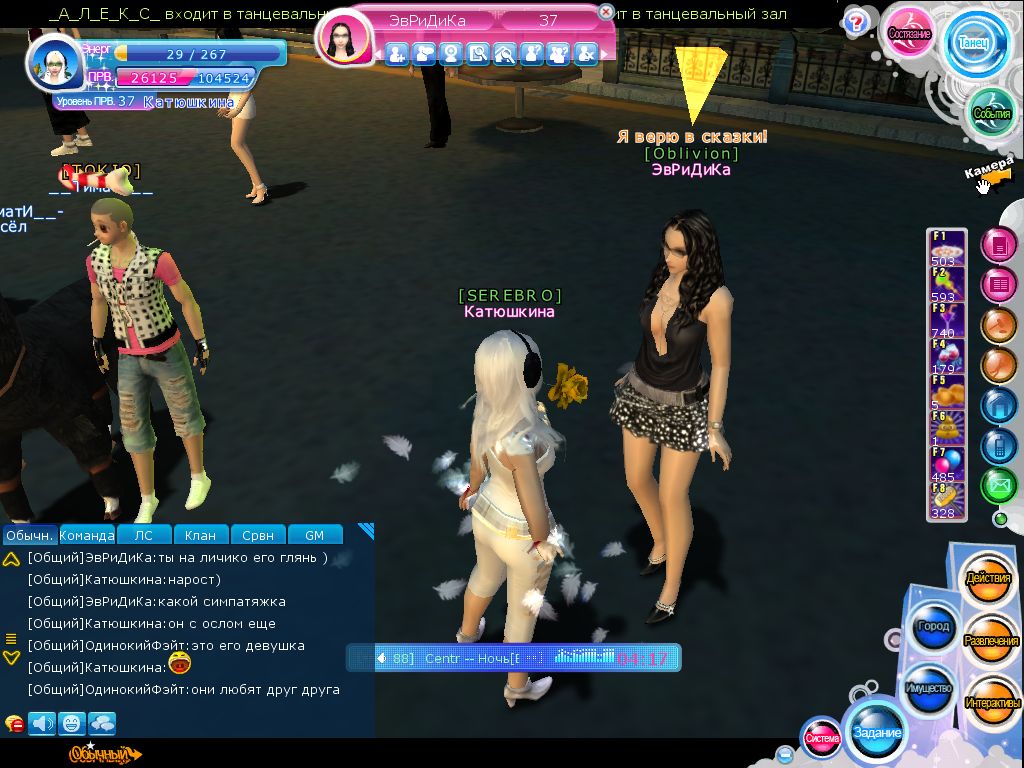
Task: Switch to the GM chat tab
Action: pyautogui.click(x=314, y=535)
